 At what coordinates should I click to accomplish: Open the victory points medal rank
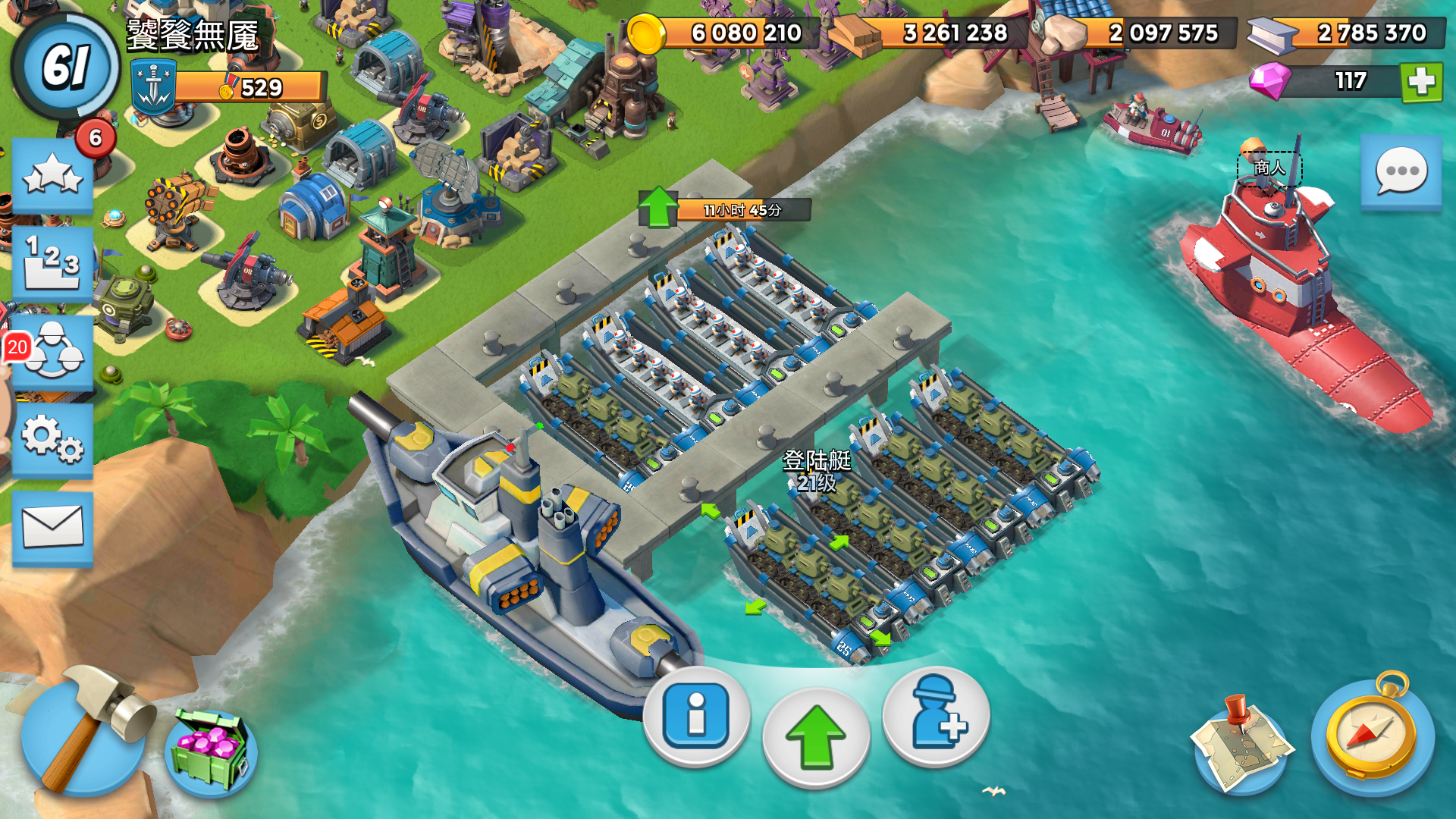tap(250, 87)
